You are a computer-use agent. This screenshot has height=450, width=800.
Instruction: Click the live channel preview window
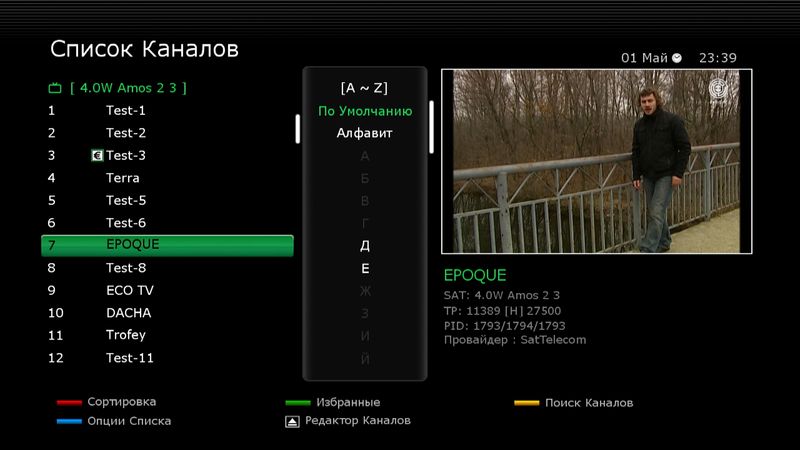coord(596,161)
